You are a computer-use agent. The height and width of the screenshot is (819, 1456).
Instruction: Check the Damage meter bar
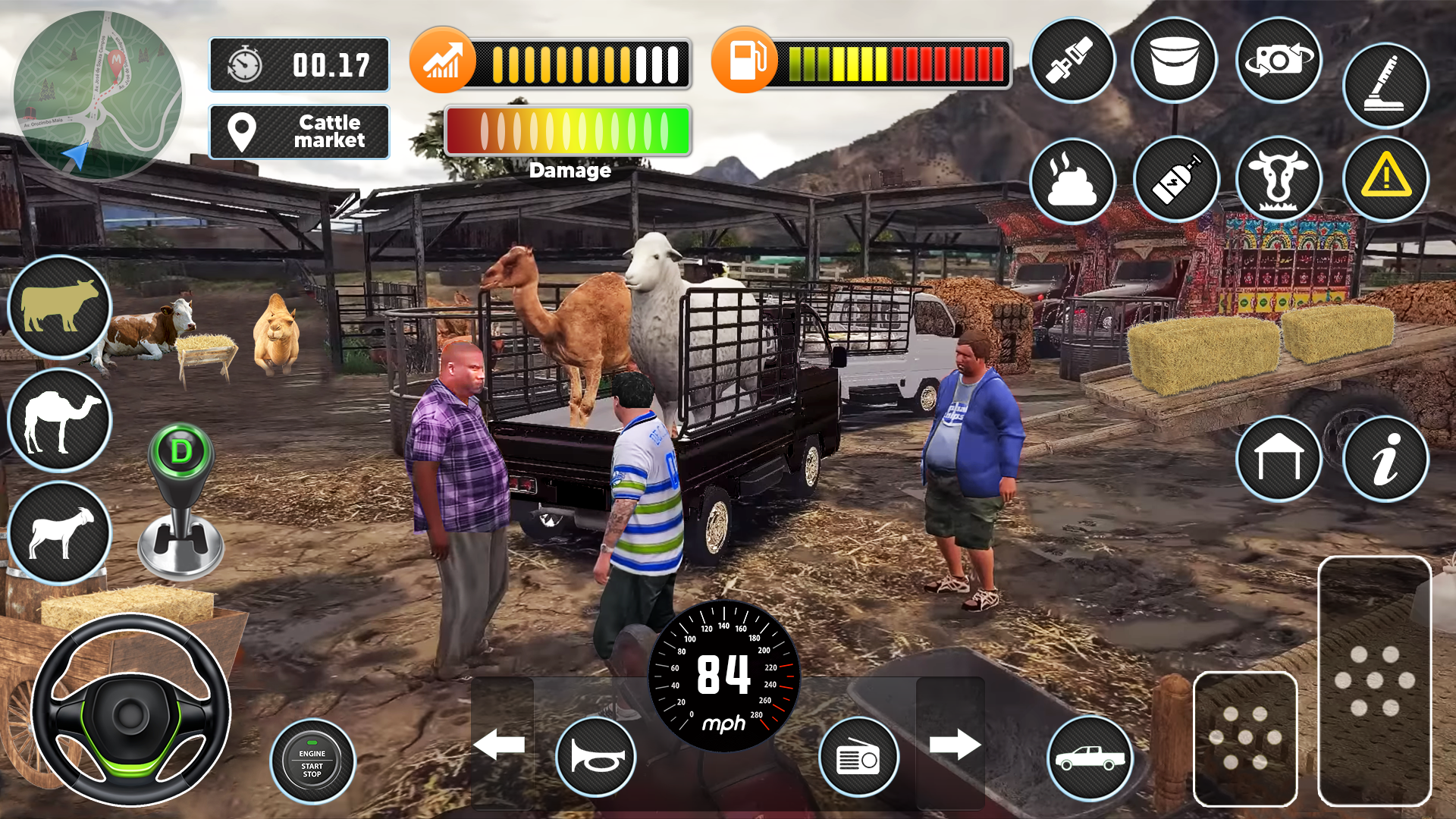(568, 130)
